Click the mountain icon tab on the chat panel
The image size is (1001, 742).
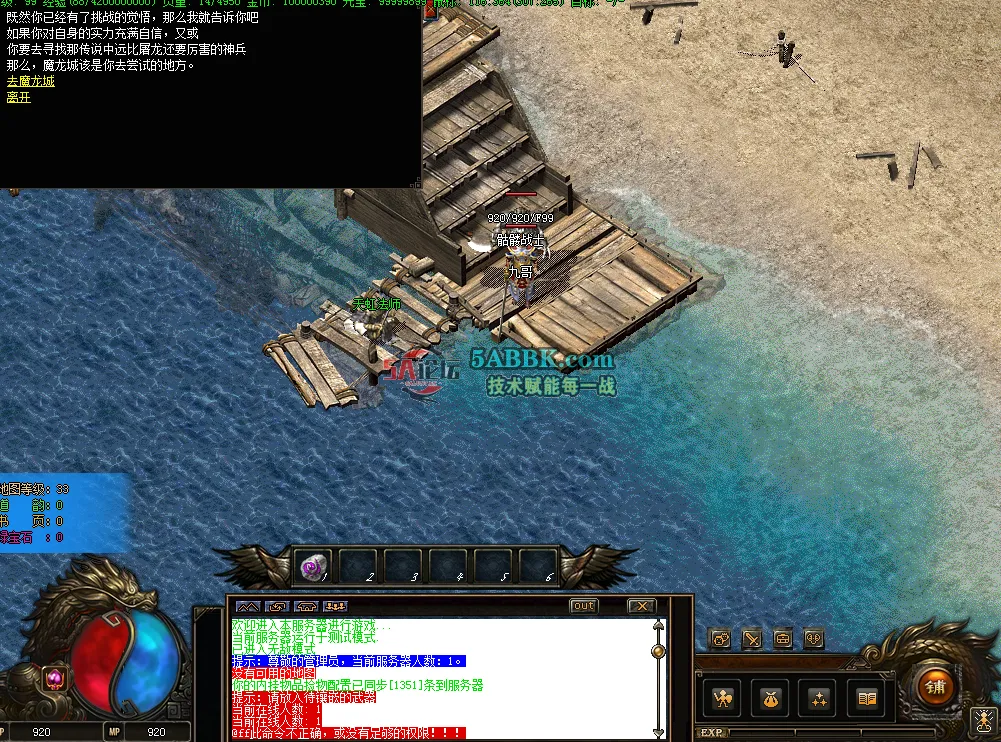point(247,606)
